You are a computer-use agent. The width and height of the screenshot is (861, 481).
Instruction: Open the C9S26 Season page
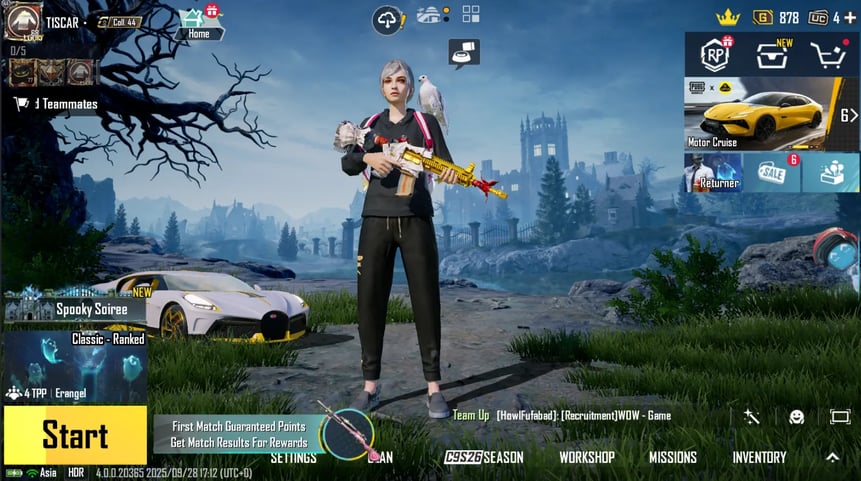click(x=485, y=457)
